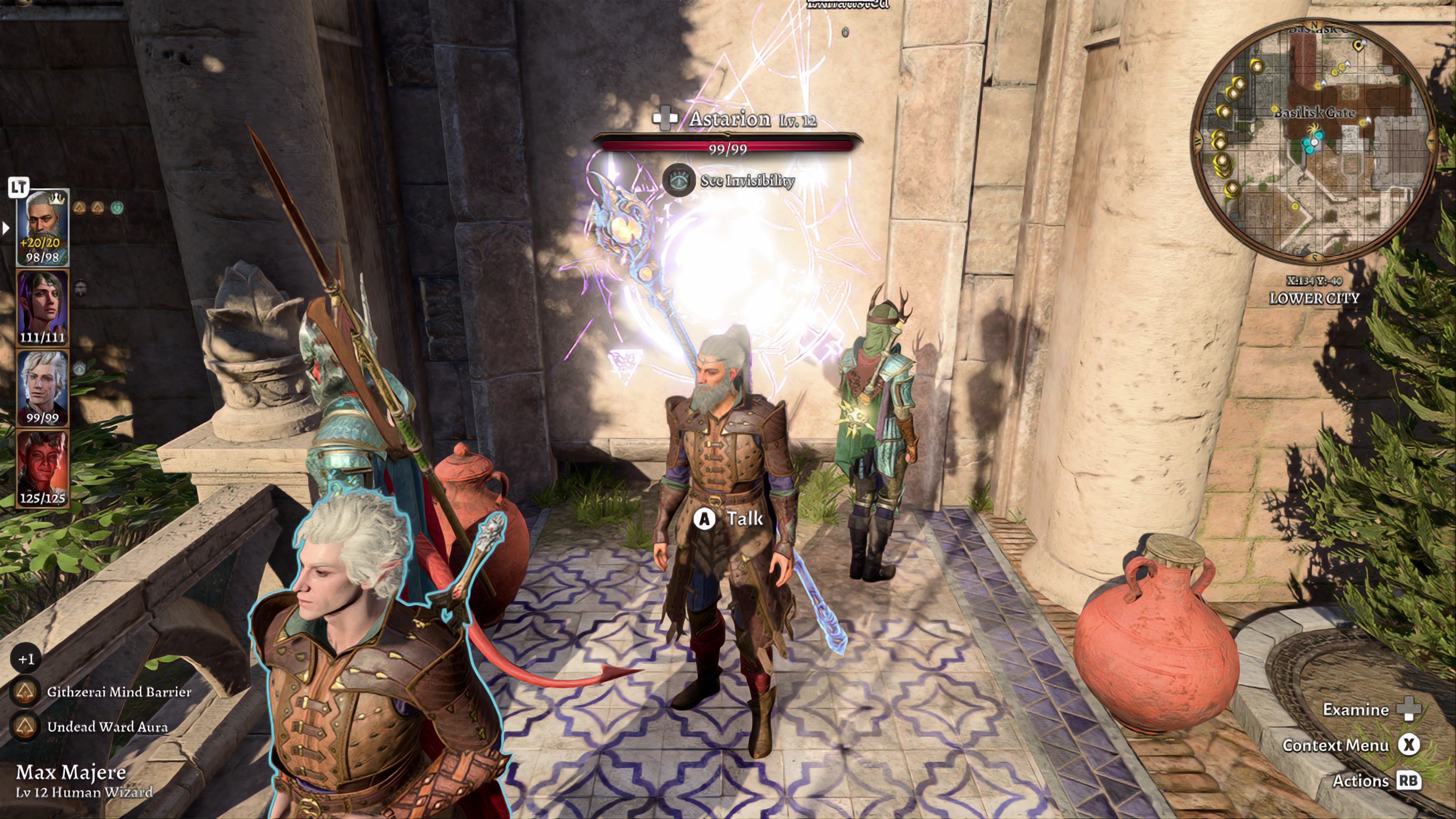Image resolution: width=1456 pixels, height=819 pixels.
Task: Click the Githzerai Mind Barrier condition icon
Action: pos(25,691)
